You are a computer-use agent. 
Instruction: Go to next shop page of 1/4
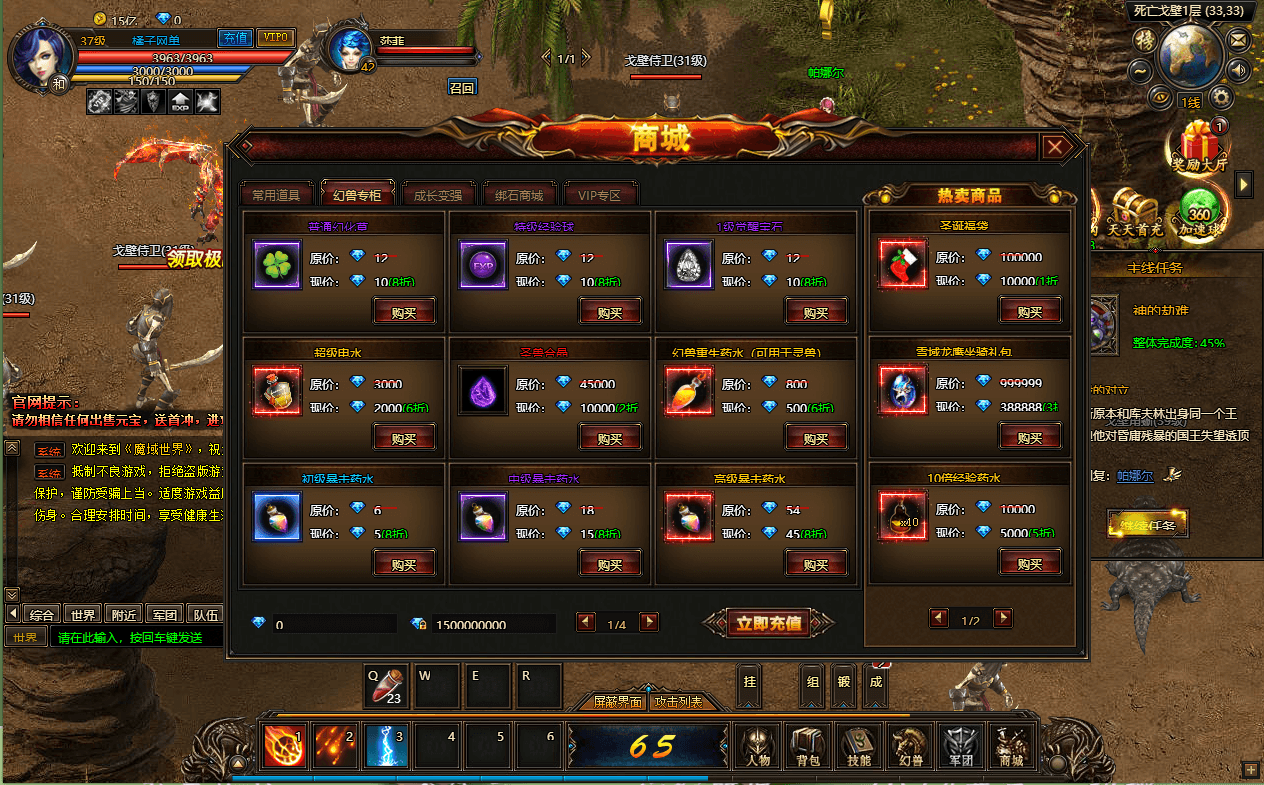point(649,623)
